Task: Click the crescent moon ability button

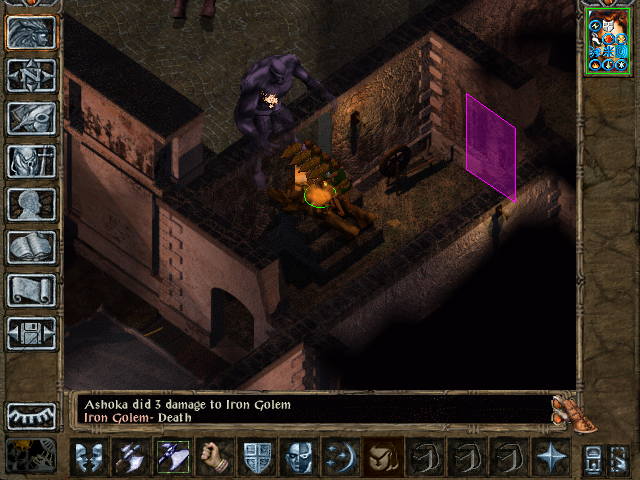Action: tap(340, 456)
